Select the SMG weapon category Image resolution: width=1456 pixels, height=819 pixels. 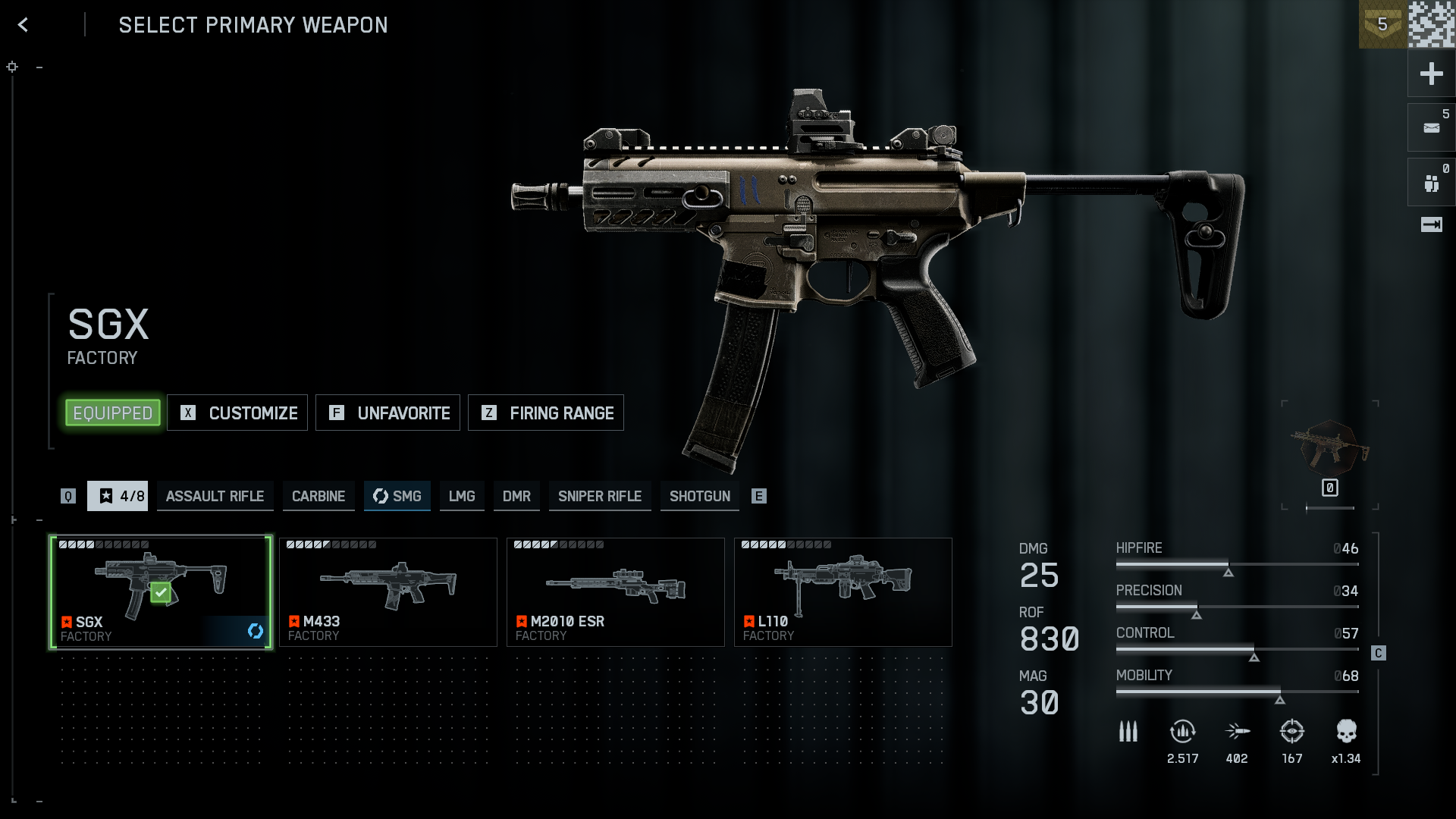tap(397, 496)
